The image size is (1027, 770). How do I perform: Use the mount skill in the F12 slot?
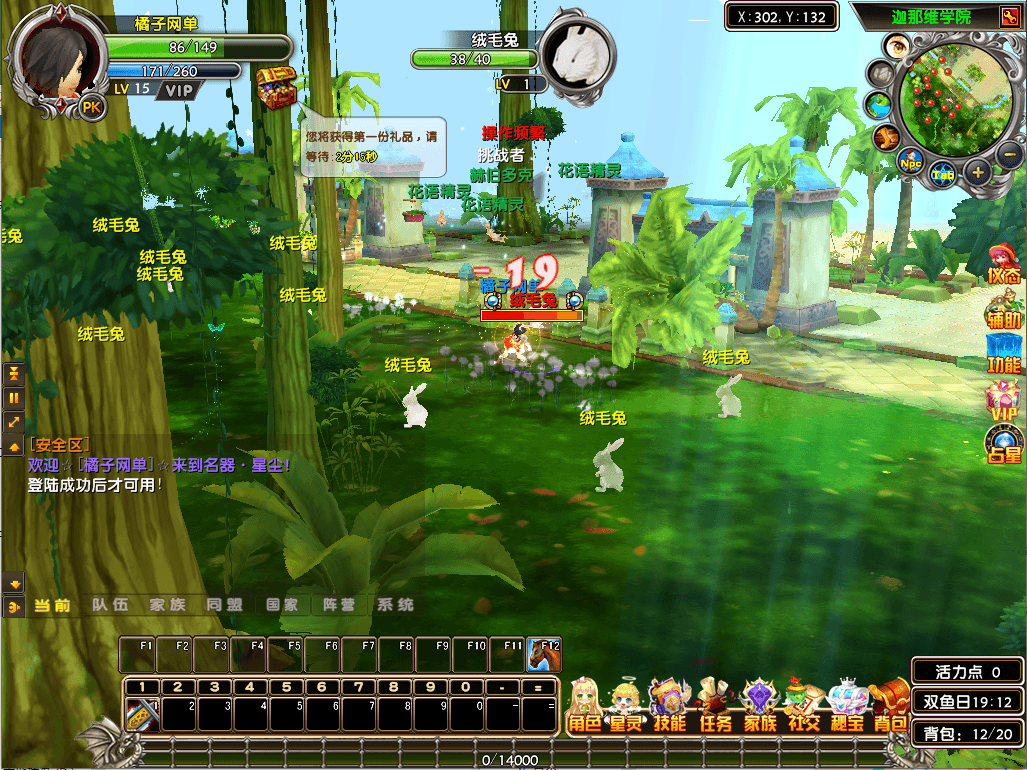(x=544, y=655)
